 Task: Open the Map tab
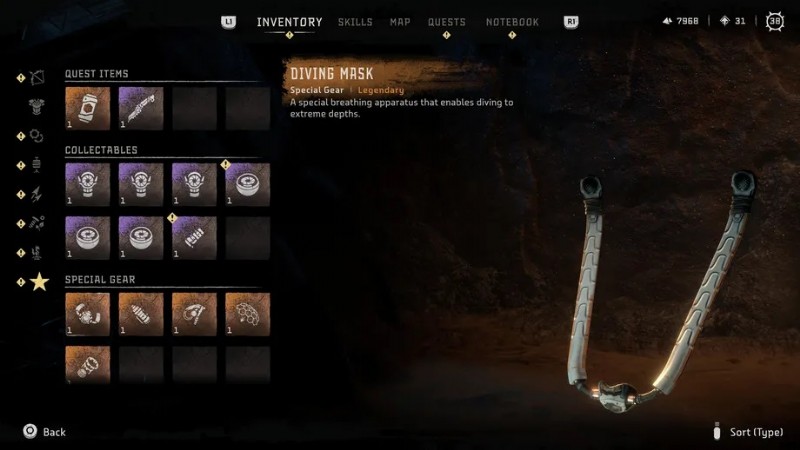pyautogui.click(x=400, y=22)
